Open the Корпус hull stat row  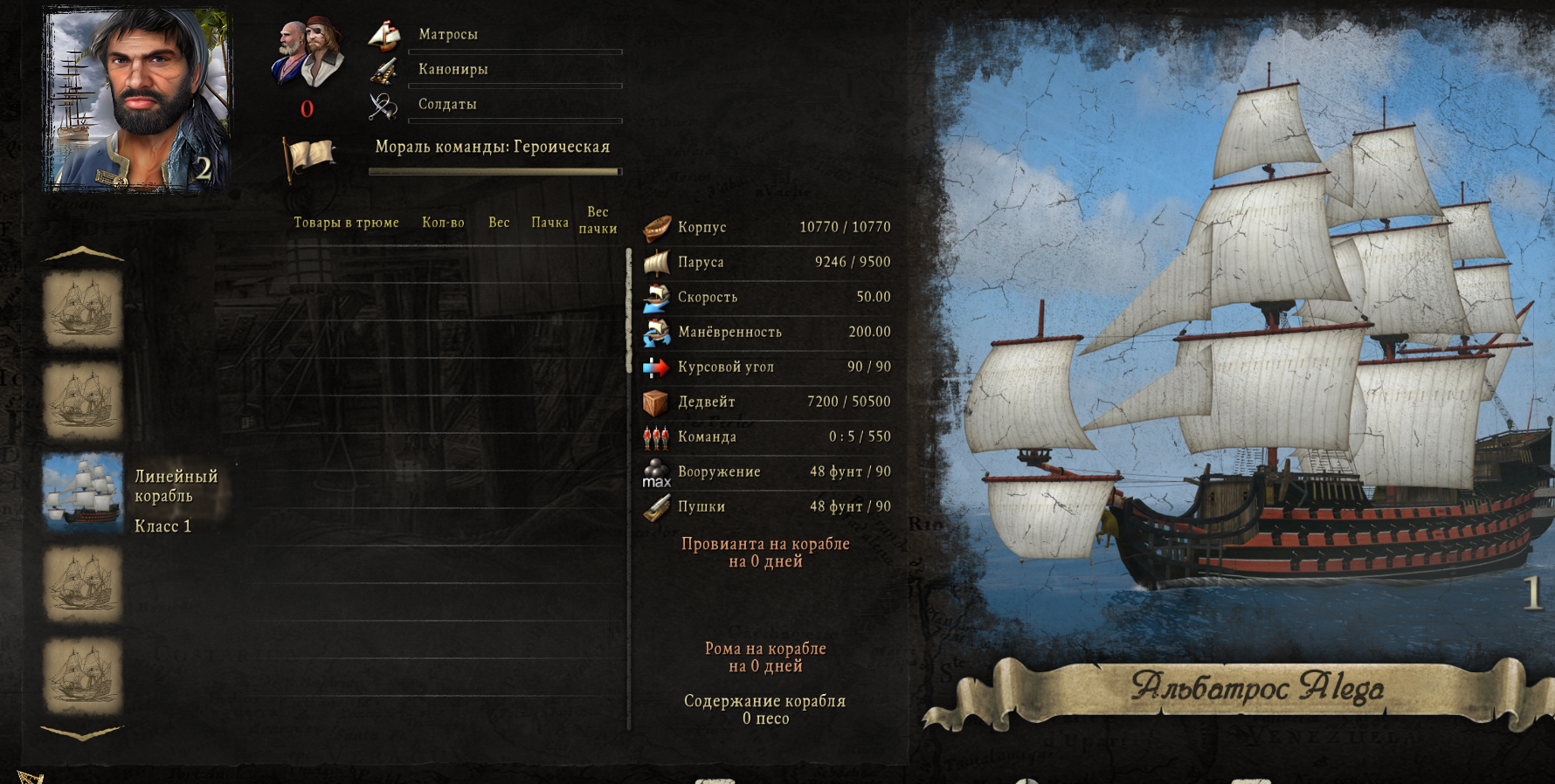pos(767,227)
